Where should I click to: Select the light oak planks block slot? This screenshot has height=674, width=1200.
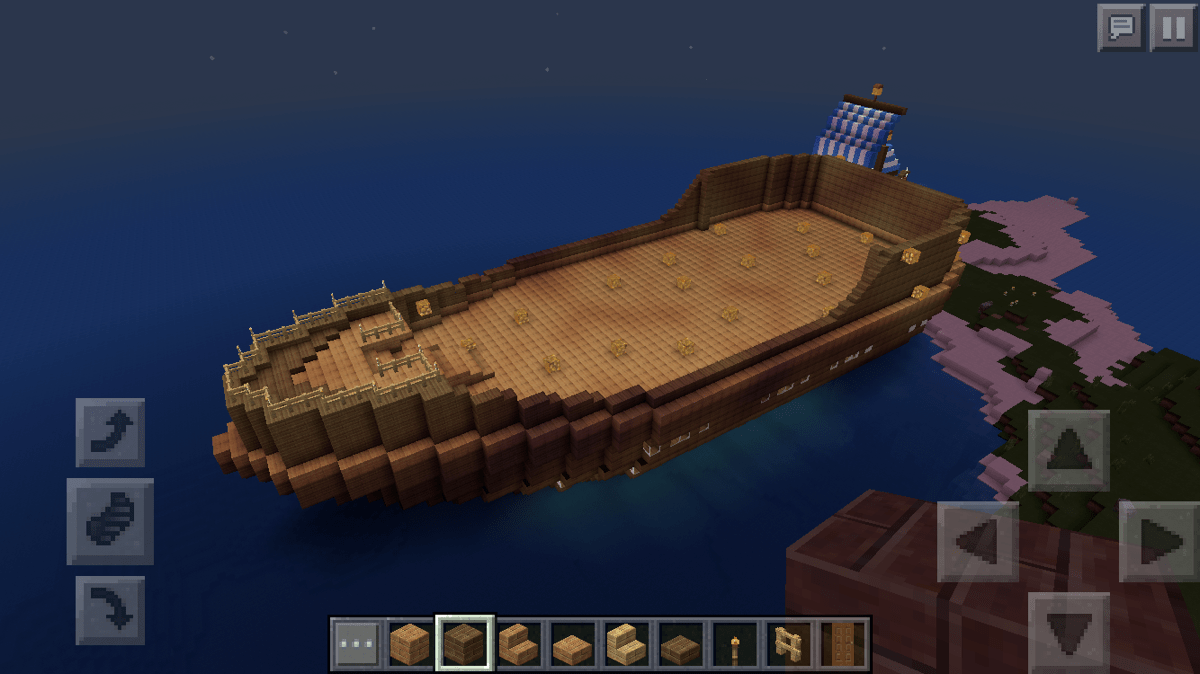pos(410,643)
